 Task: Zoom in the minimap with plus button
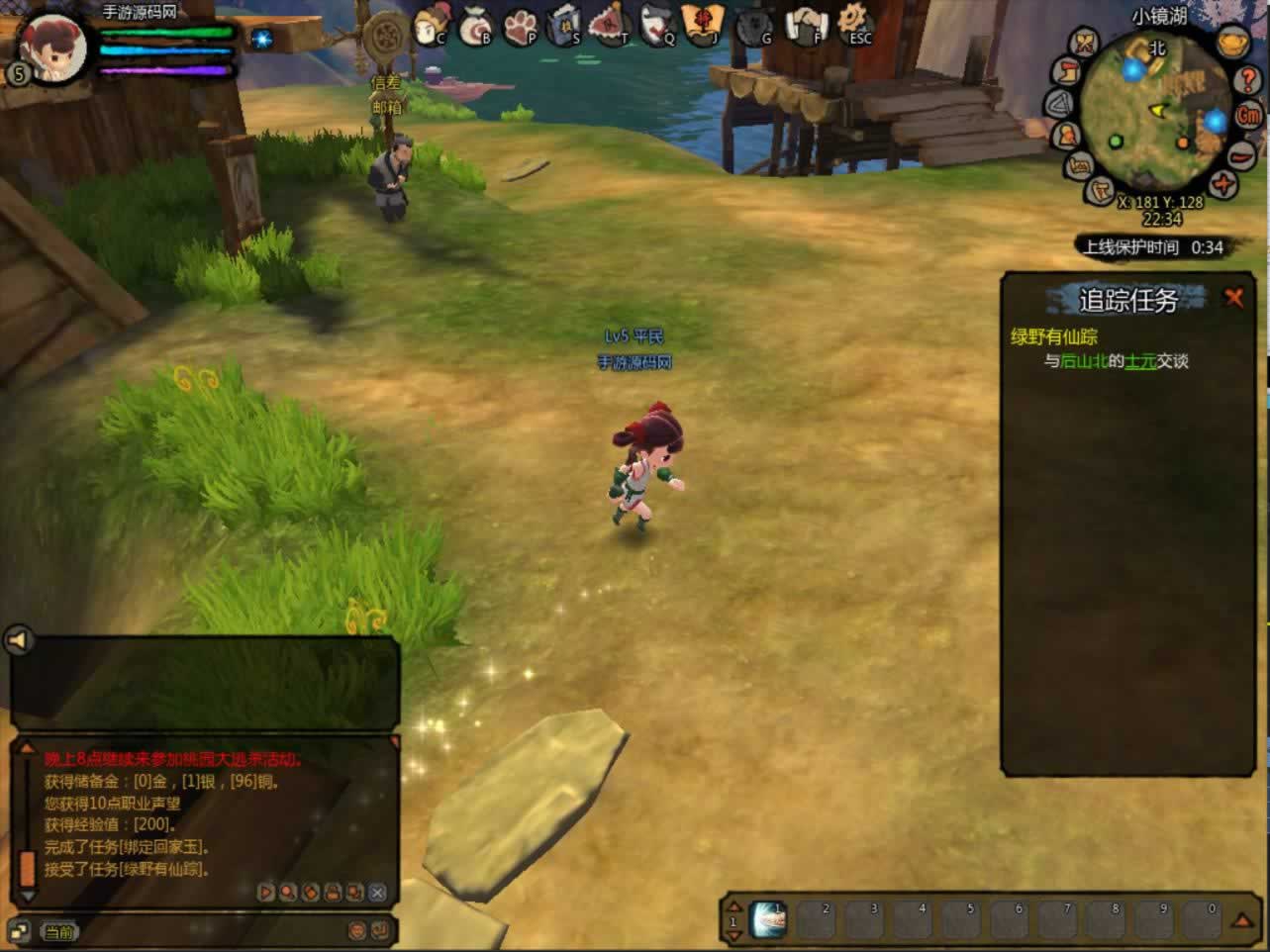1224,184
